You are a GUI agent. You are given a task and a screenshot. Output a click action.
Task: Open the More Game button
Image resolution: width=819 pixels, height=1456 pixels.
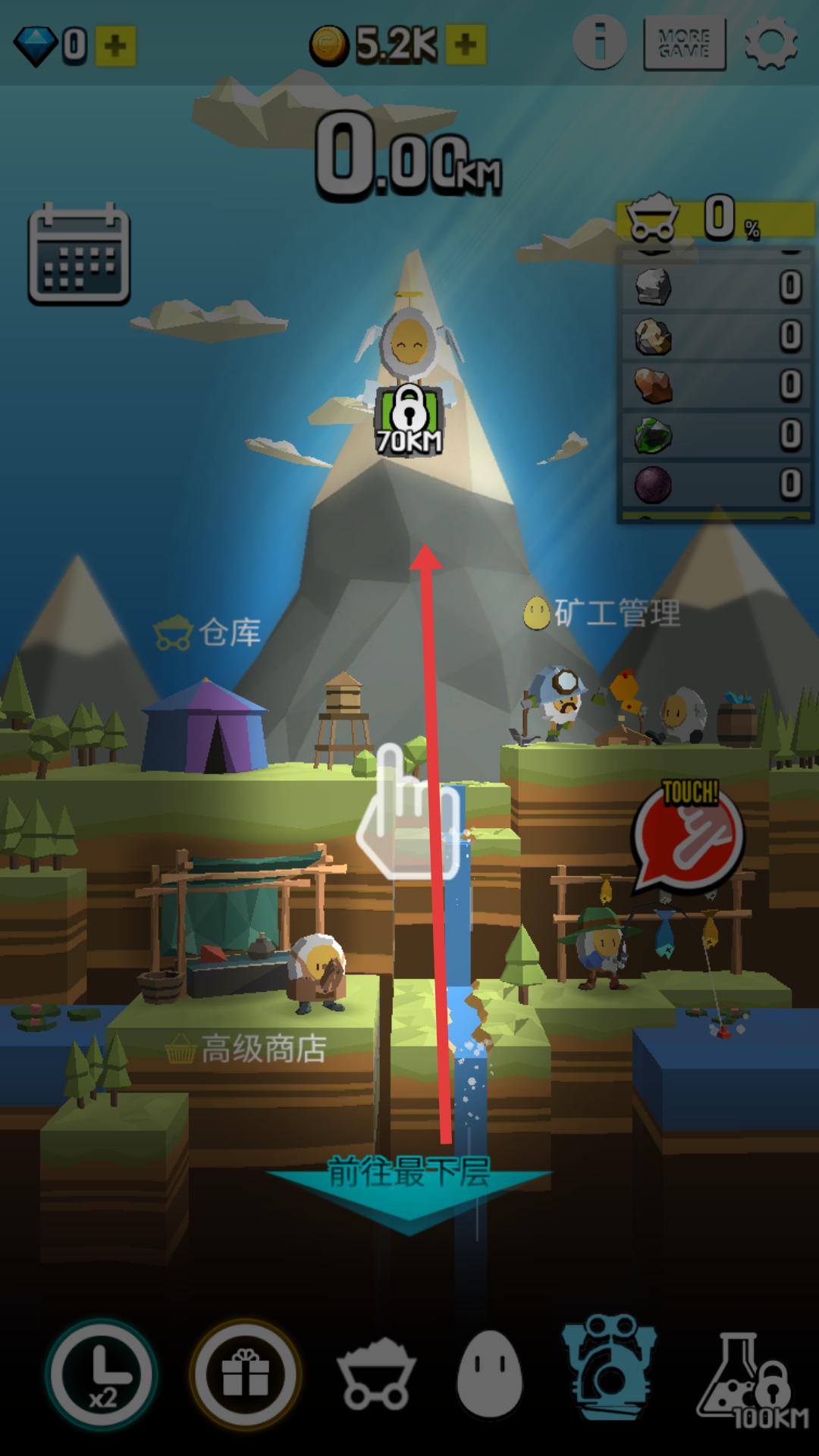(x=684, y=45)
